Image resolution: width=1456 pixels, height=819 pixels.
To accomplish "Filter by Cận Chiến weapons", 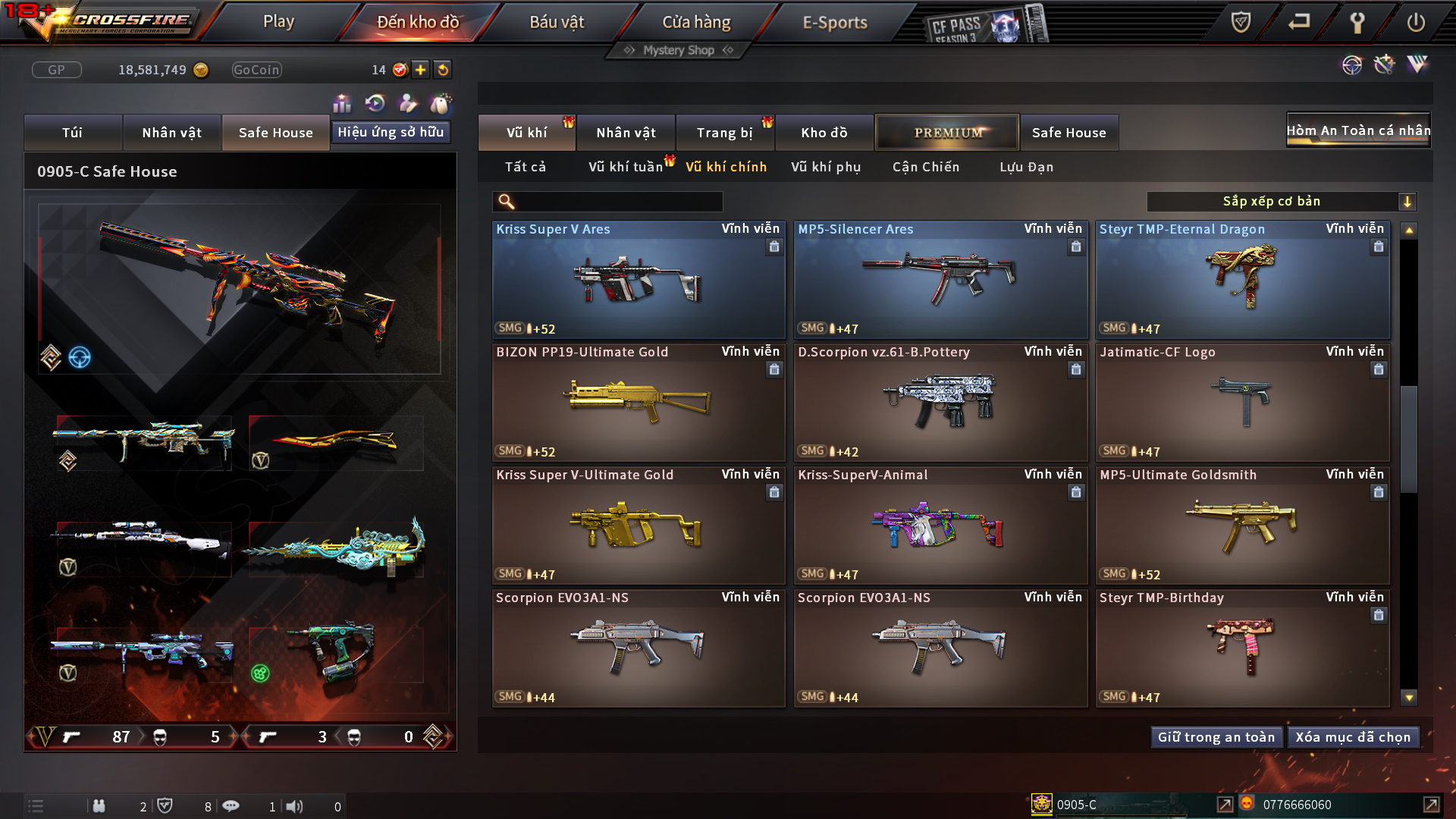I will click(926, 167).
